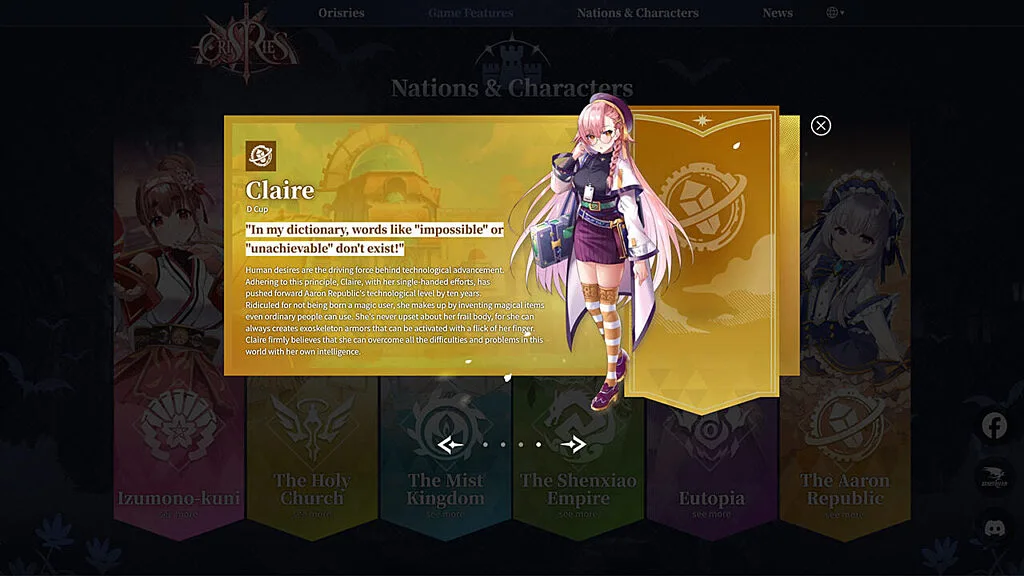
Task: Select the Izumono-kuni nation banner
Action: 179,497
